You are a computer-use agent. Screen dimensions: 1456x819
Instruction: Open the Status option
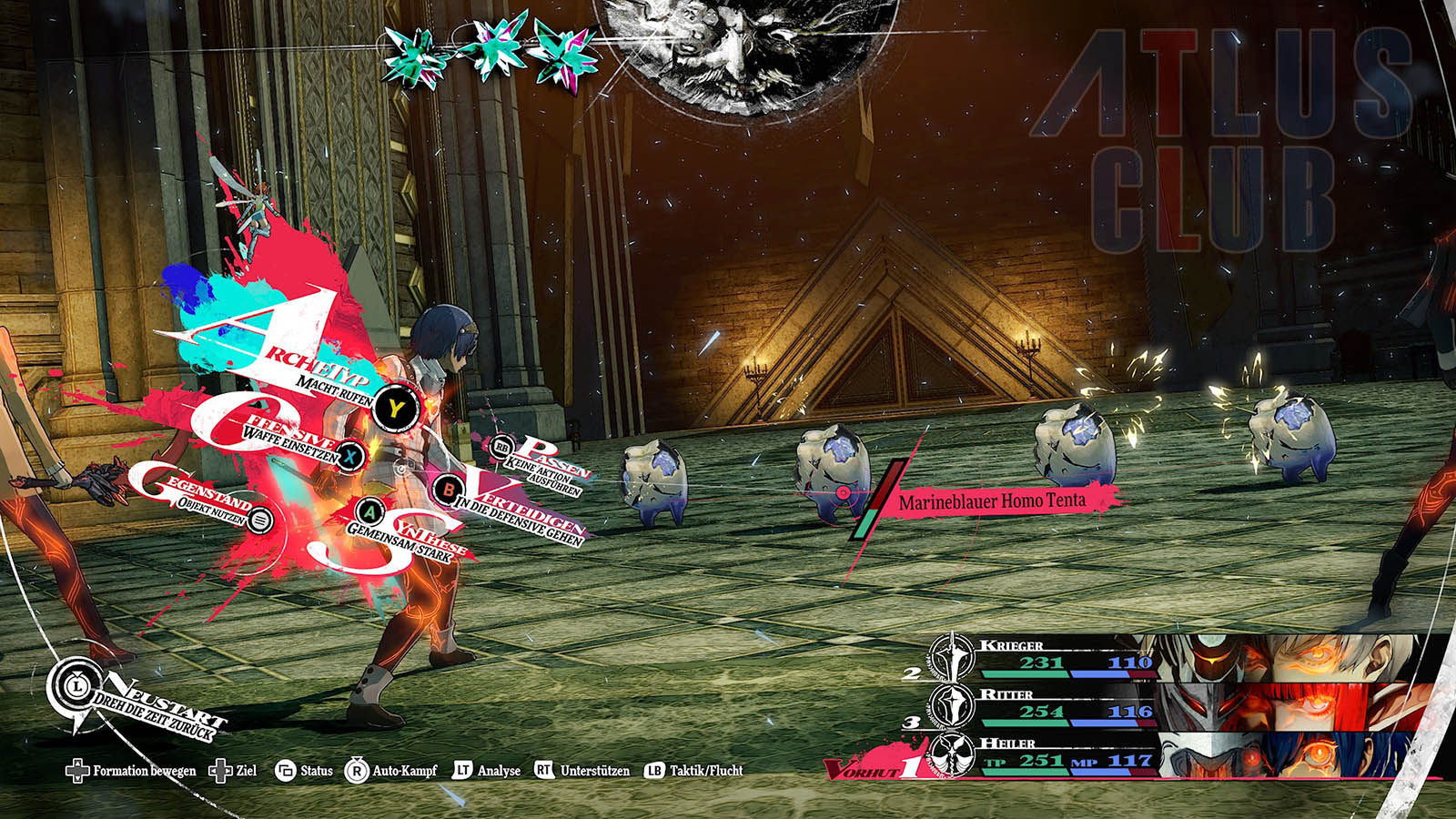[x=305, y=771]
